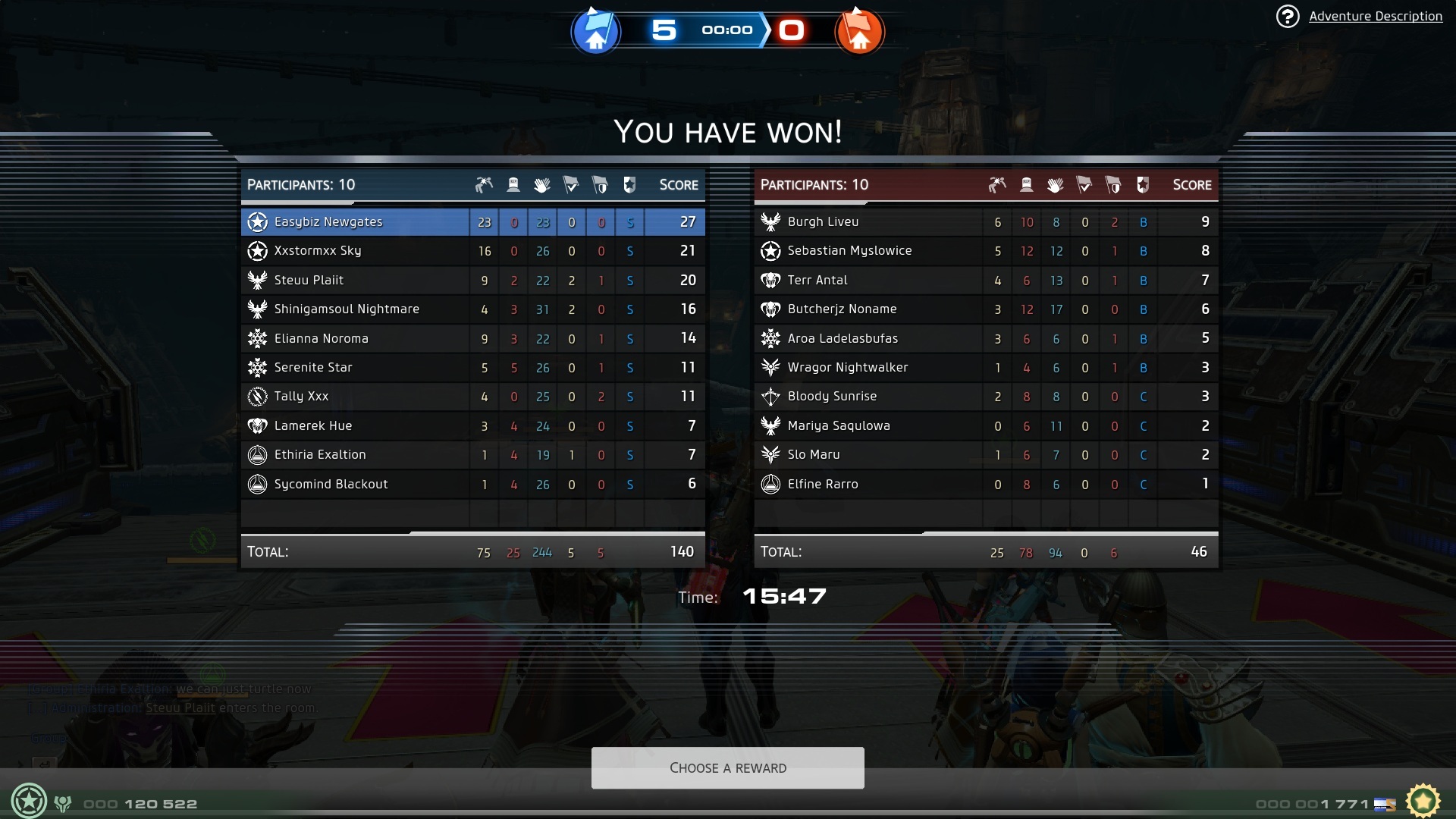Select Xxstormxx Sky in the scoreboard

(x=318, y=251)
